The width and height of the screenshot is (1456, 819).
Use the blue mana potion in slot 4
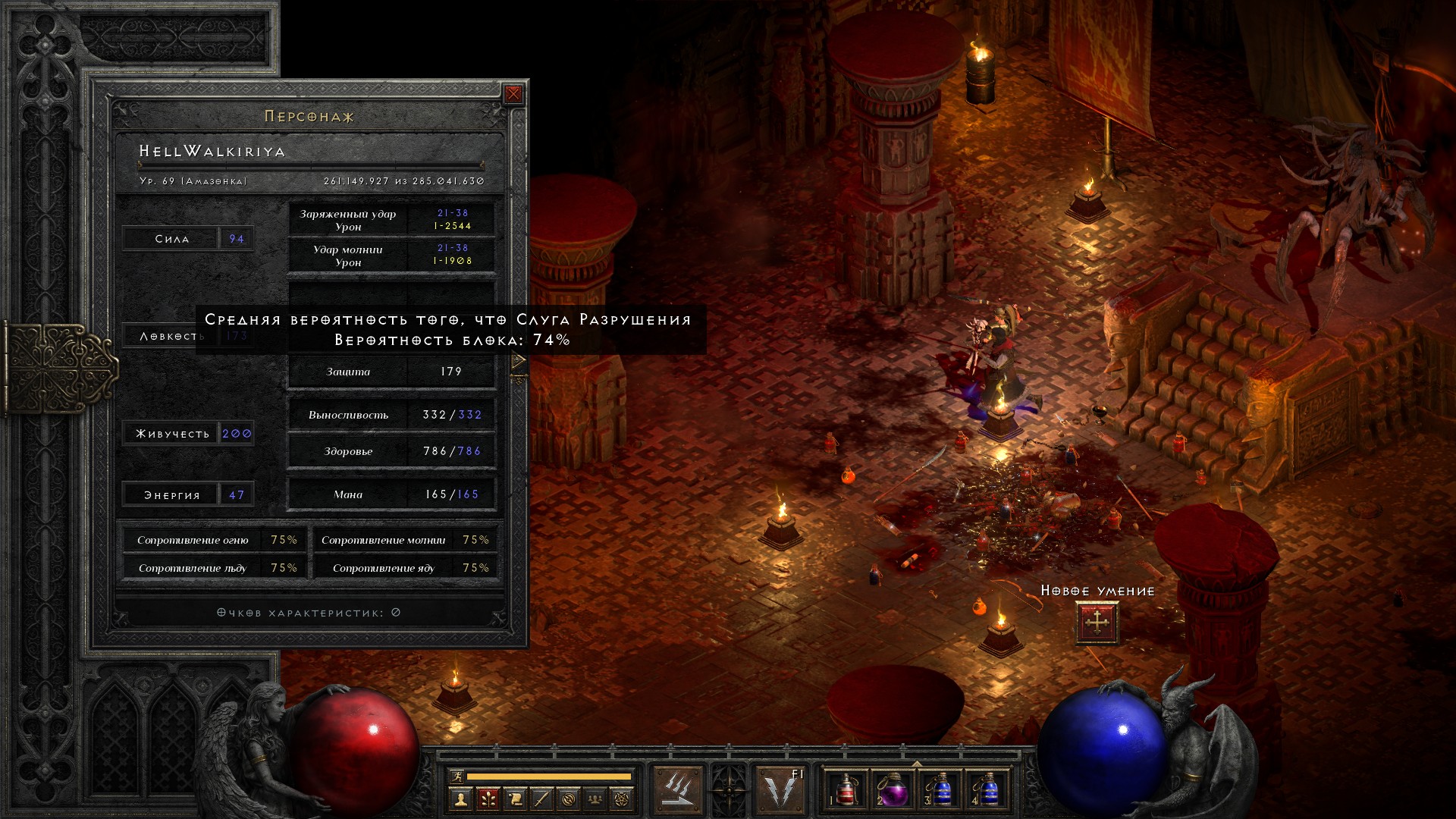[987, 789]
